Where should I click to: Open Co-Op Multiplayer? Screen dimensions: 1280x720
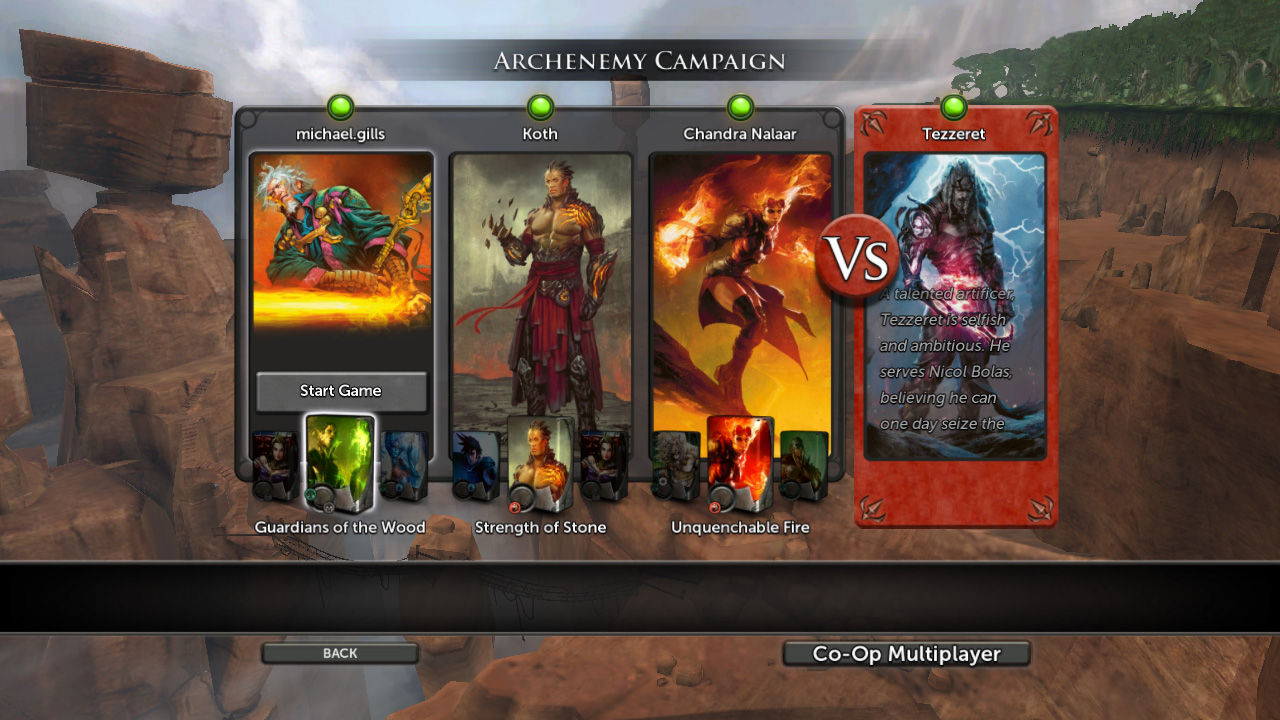906,653
